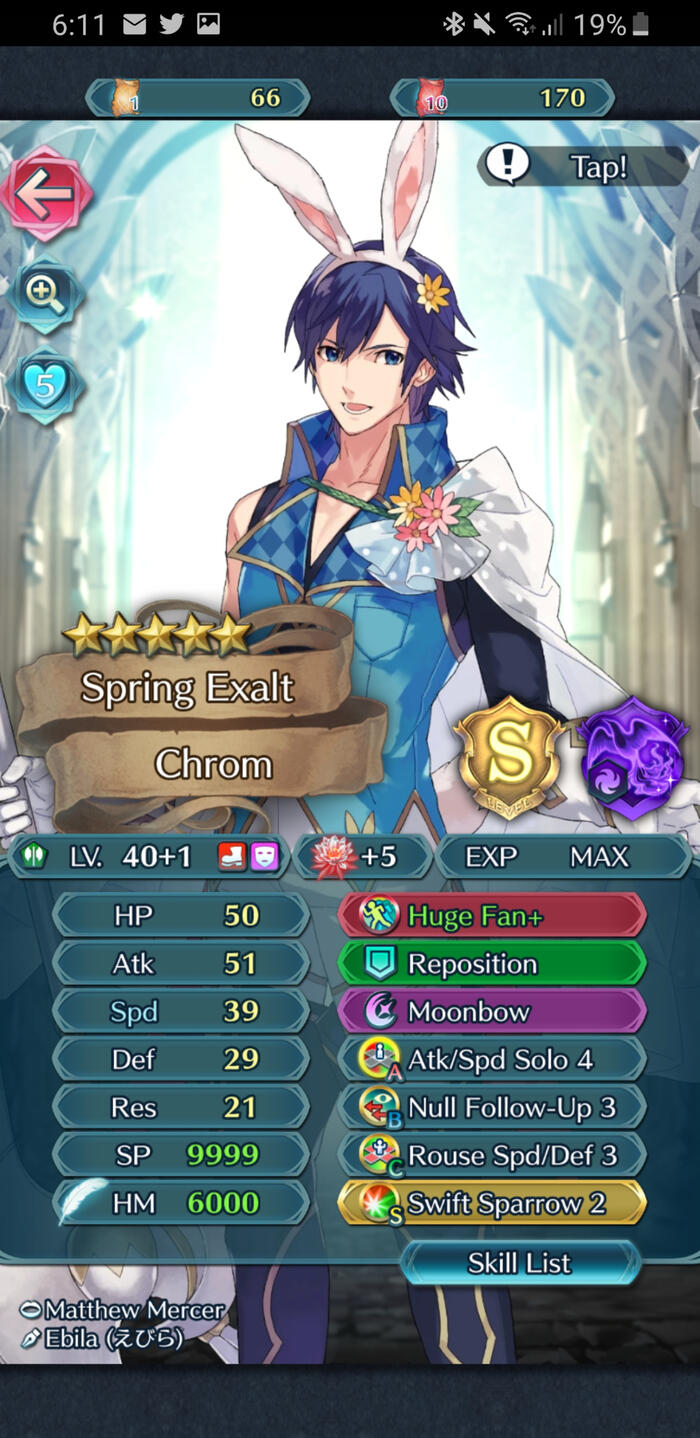700x1438 pixels.
Task: Open the Twitter notification in the status bar
Action: [x=171, y=24]
